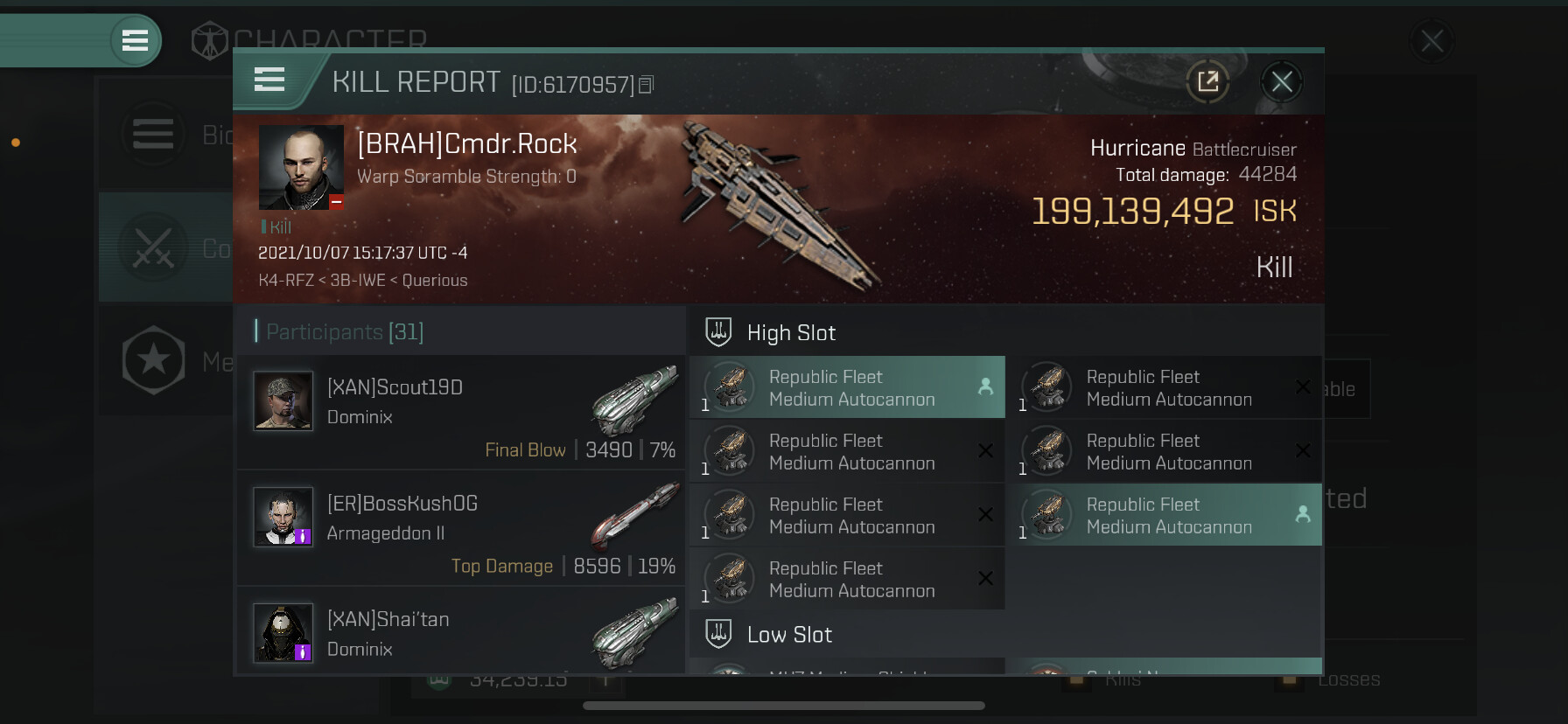1568x724 pixels.
Task: Open the Low Slot section header
Action: click(789, 635)
